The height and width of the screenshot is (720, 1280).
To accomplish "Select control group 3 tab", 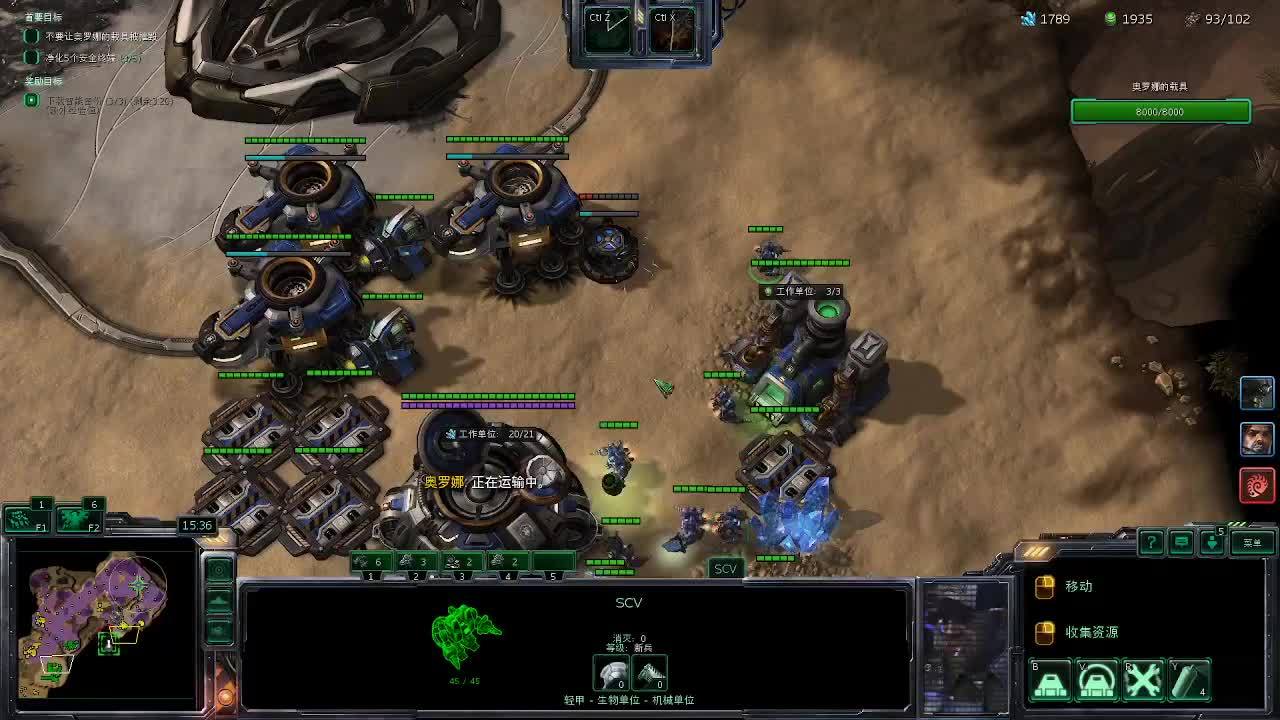I will [464, 563].
